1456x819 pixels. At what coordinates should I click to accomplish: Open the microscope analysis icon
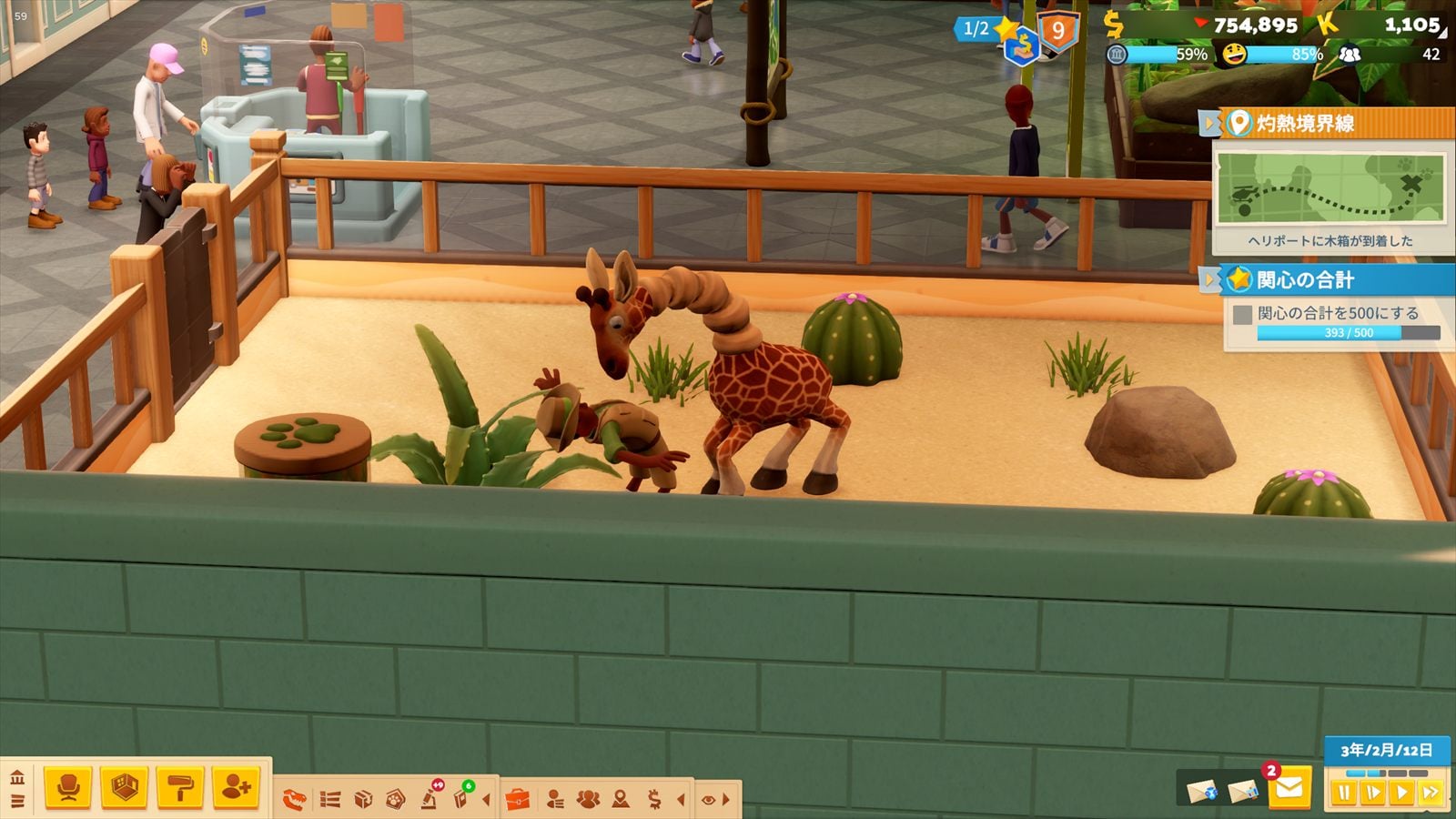pyautogui.click(x=430, y=798)
